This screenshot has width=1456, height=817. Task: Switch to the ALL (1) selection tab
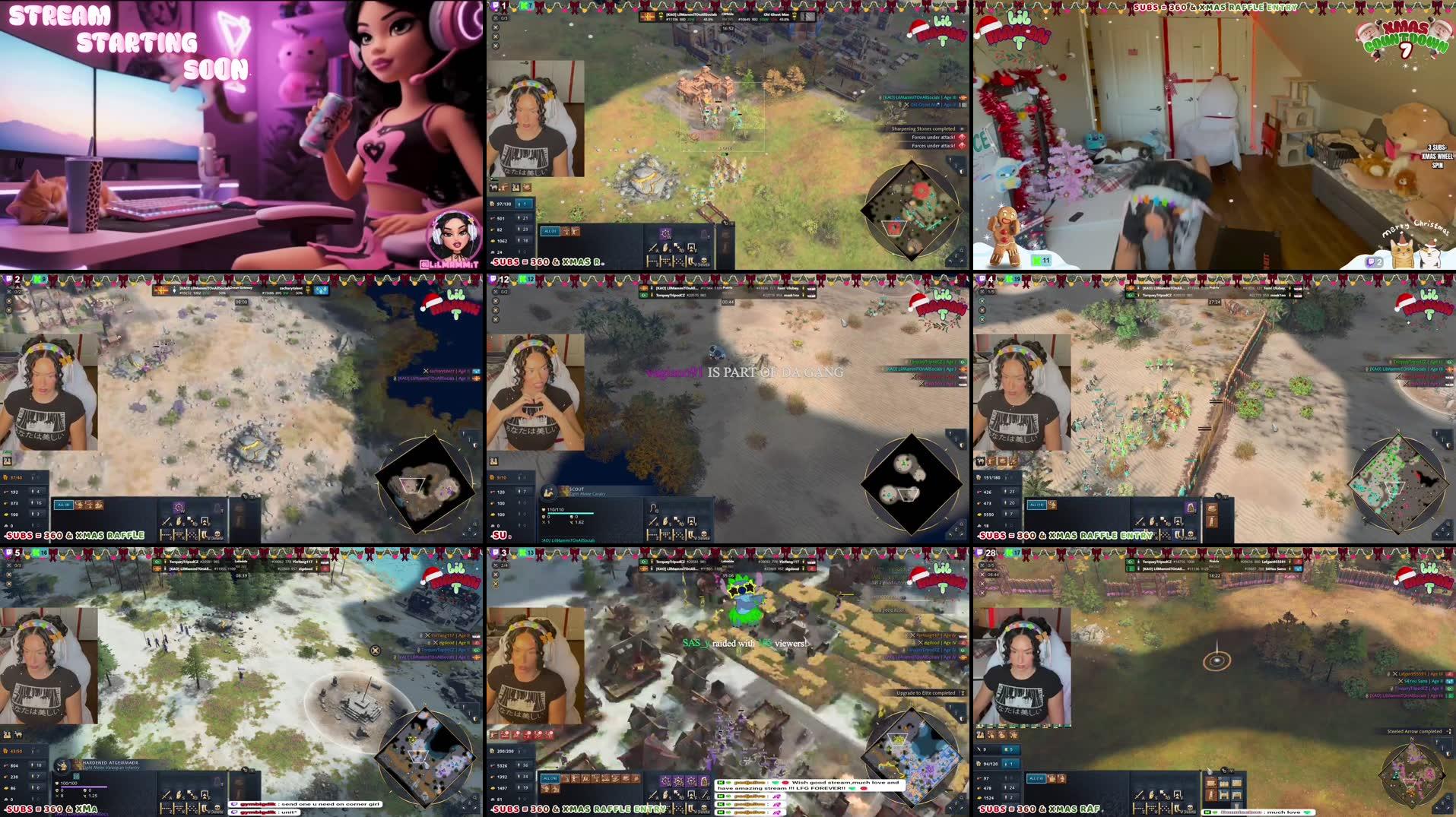[x=550, y=231]
